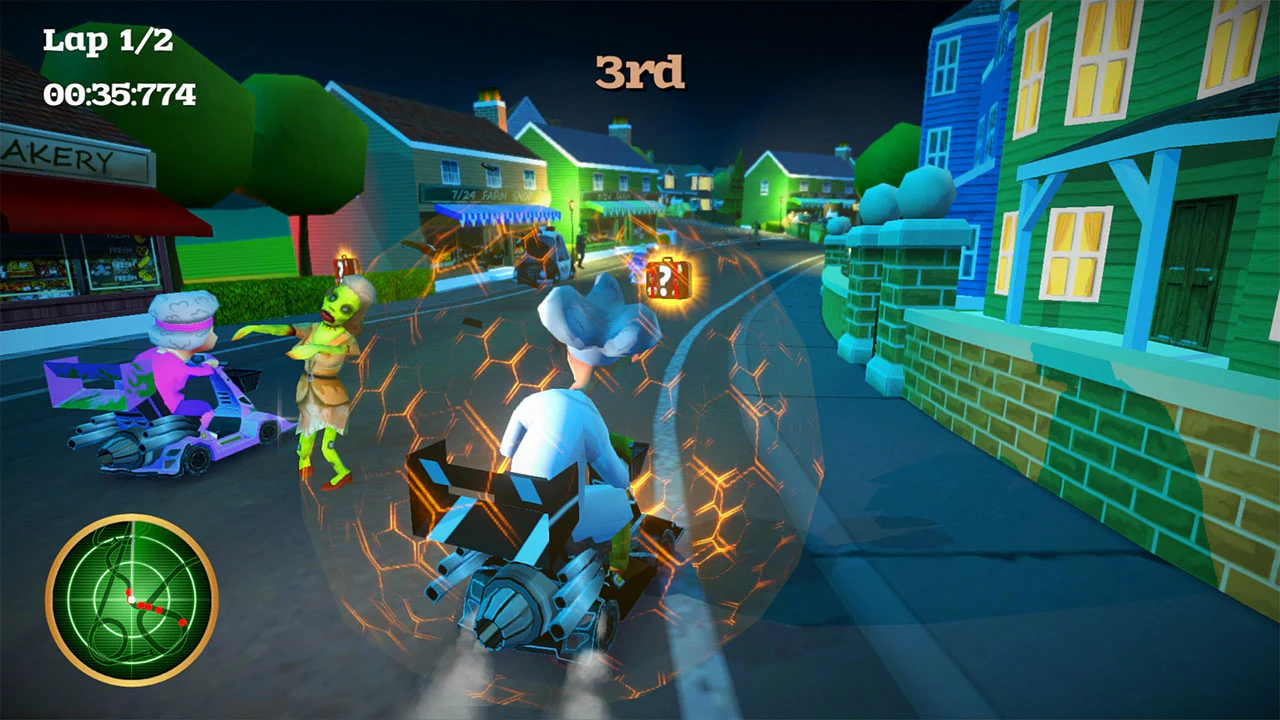Click the floating question-mark balloon near zombie

click(344, 268)
